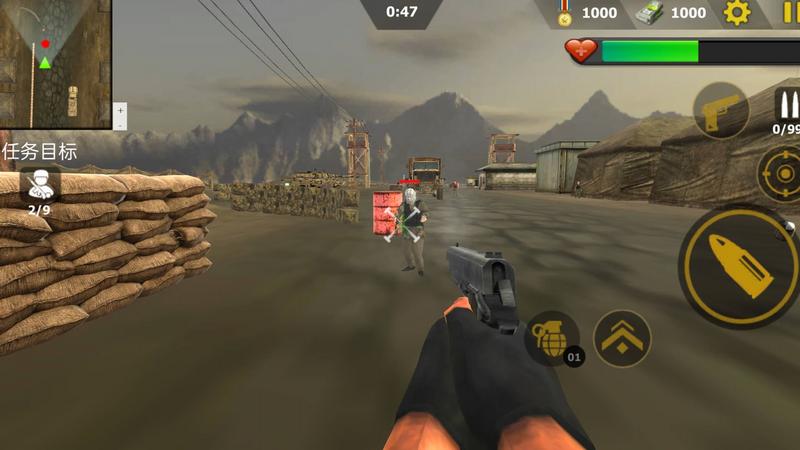Zoom out the minimap with the minus button
Screen dimensions: 800x450
[120, 124]
